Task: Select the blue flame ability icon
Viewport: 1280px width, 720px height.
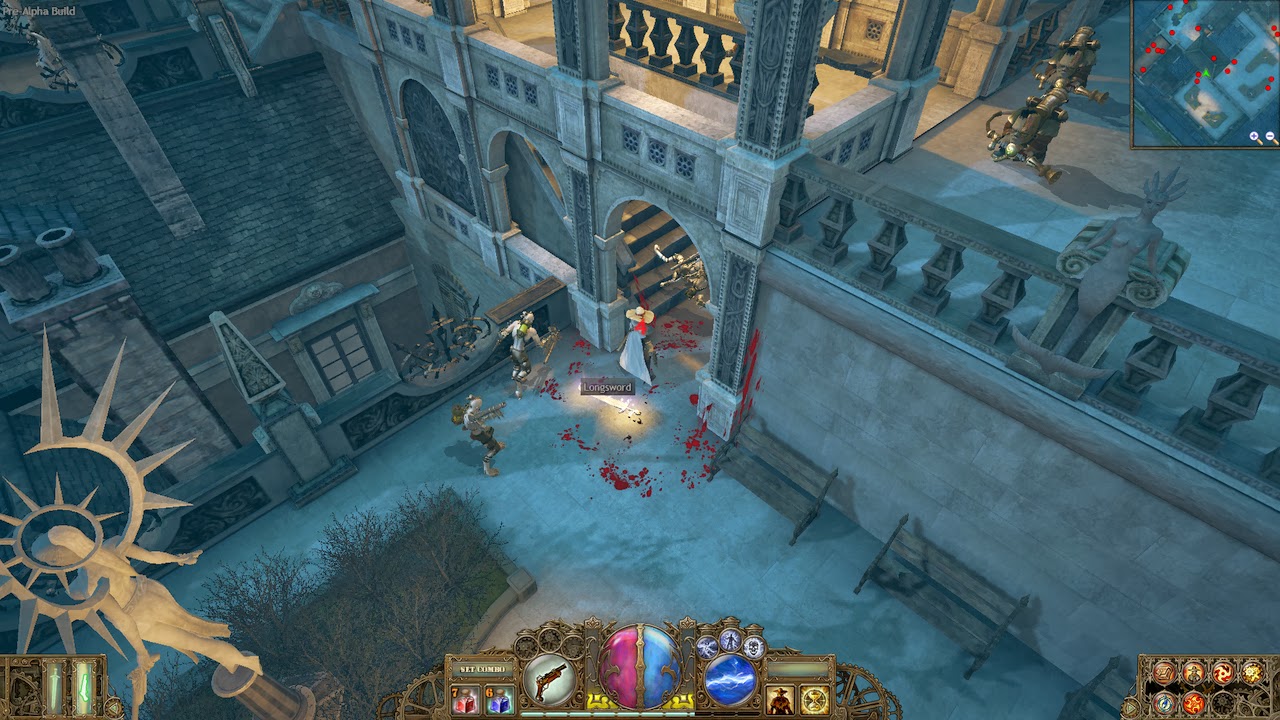Action: [x=1165, y=704]
